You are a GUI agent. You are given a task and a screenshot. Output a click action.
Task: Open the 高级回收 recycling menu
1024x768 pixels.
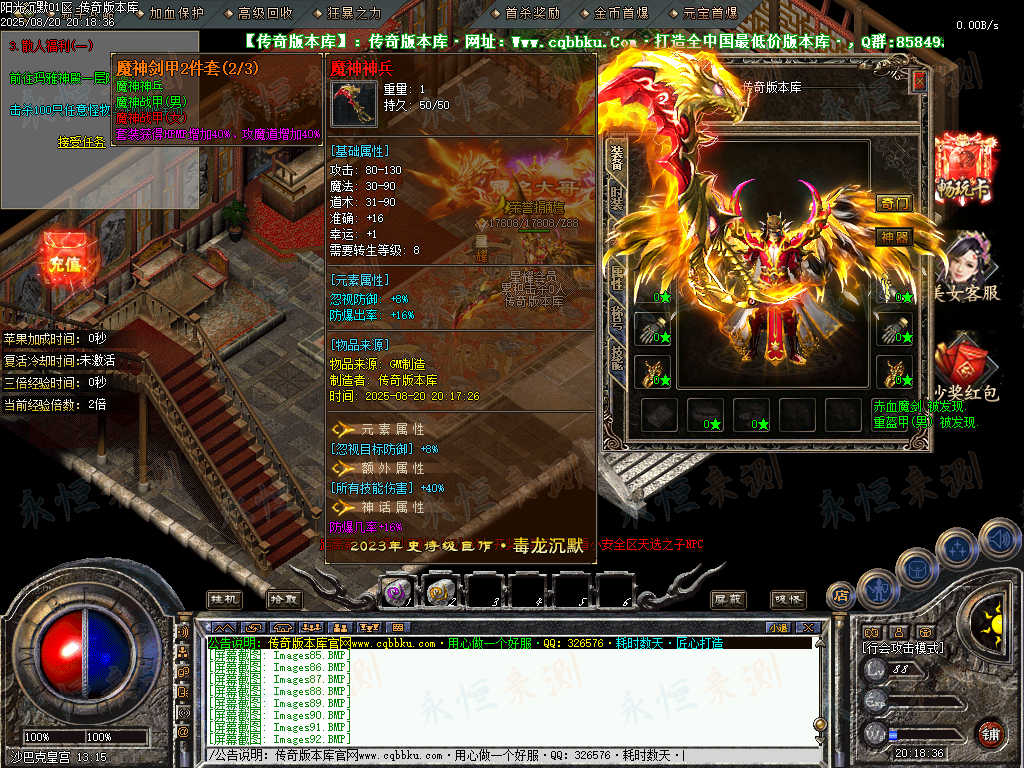click(x=265, y=13)
